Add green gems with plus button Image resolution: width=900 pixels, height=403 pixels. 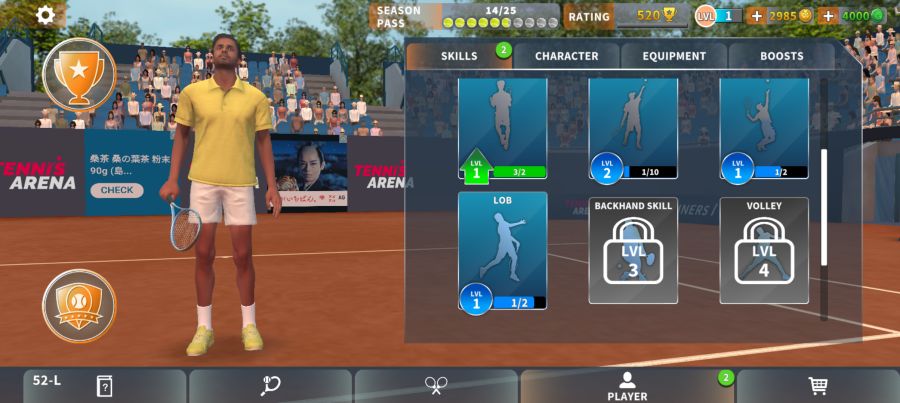point(828,16)
